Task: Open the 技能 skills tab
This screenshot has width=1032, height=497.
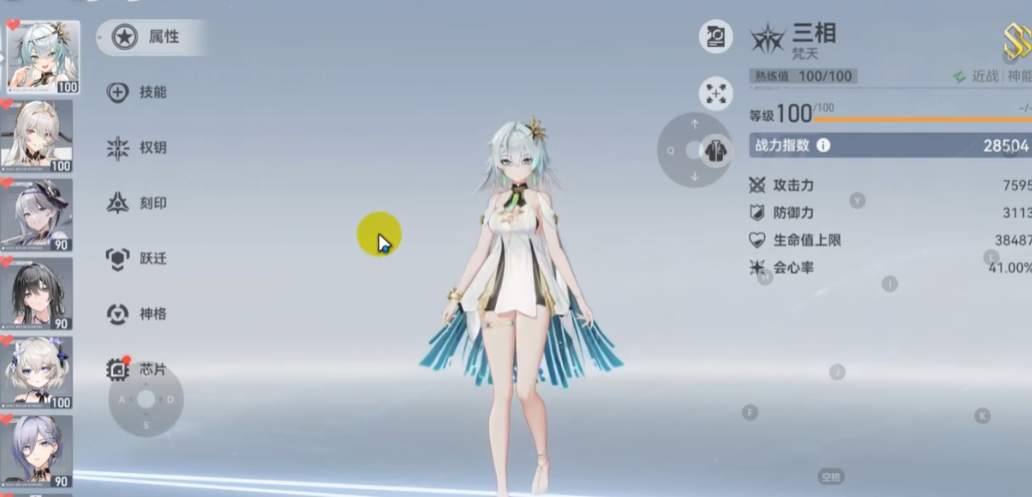Action: (138, 92)
